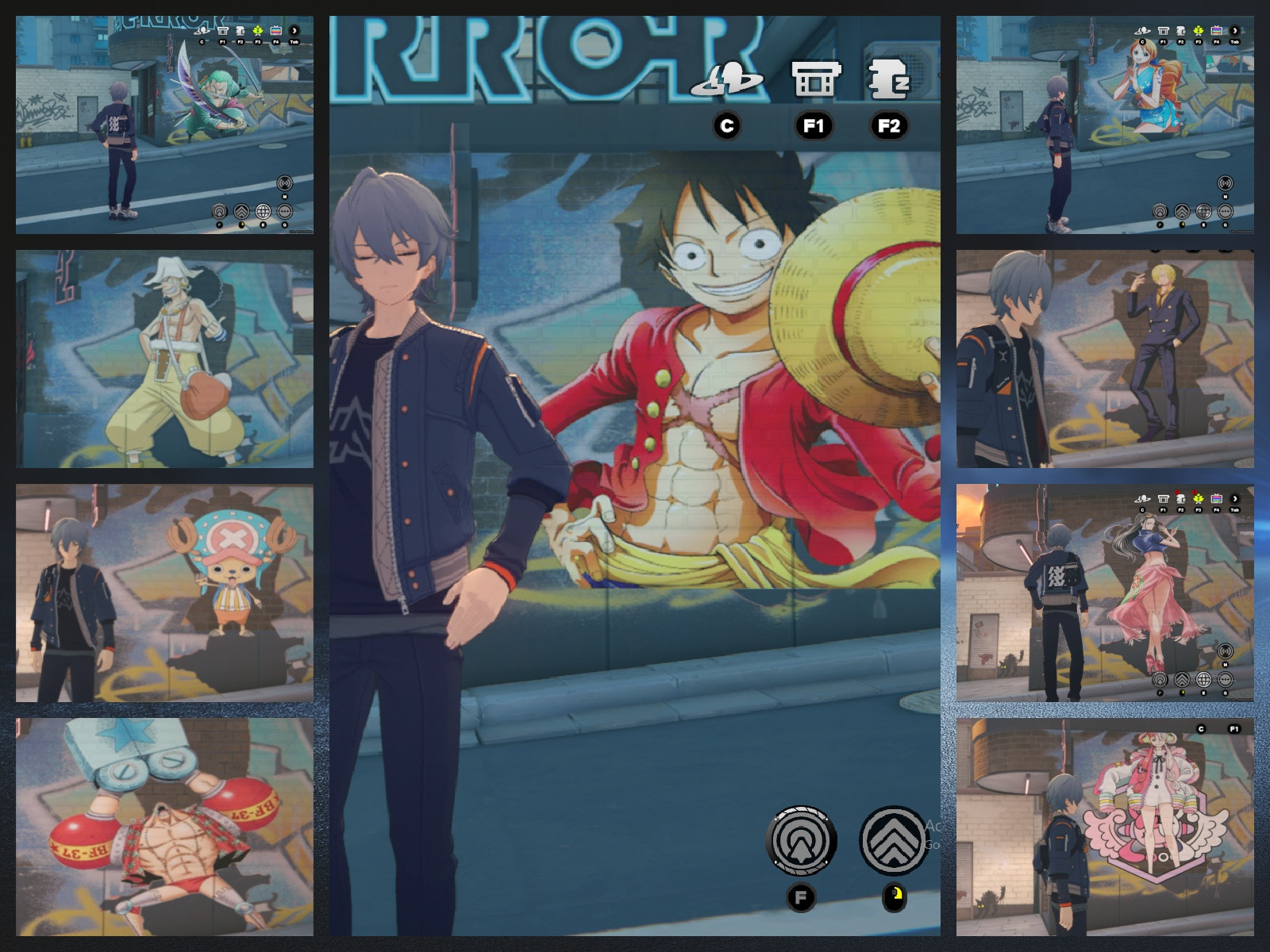This screenshot has width=1270, height=952.
Task: Select the F2 key prompt label
Action: point(887,124)
